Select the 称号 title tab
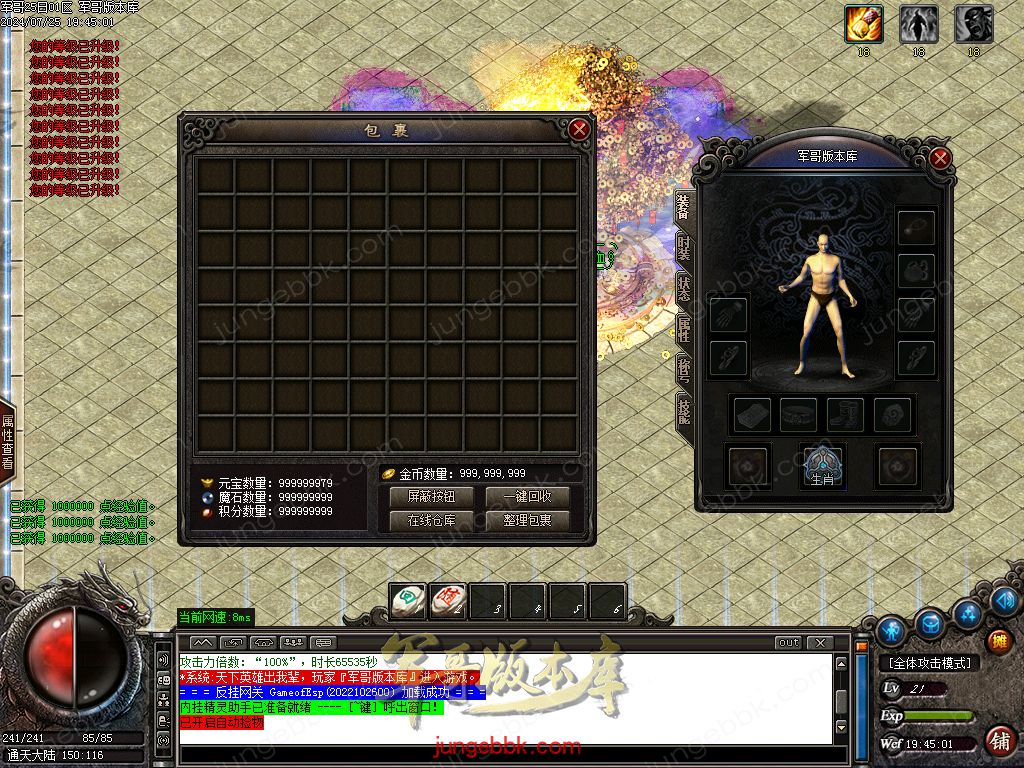The width and height of the screenshot is (1024, 768). click(x=684, y=369)
